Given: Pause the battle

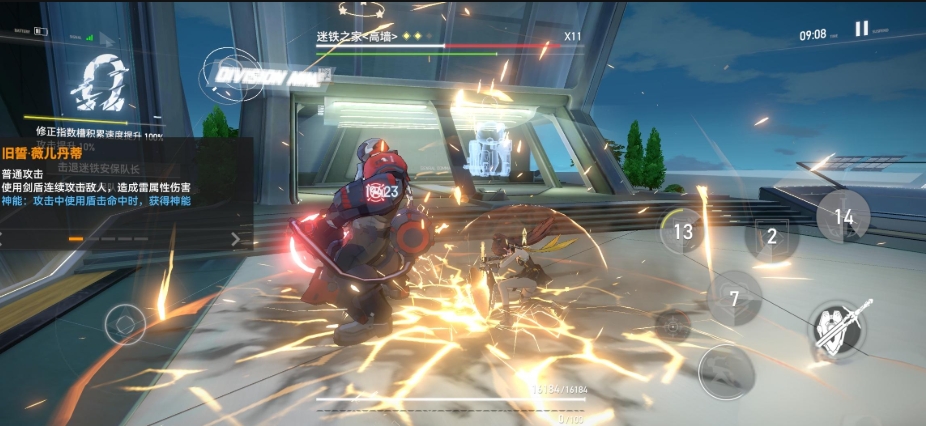Looking at the screenshot, I should coord(861,30).
